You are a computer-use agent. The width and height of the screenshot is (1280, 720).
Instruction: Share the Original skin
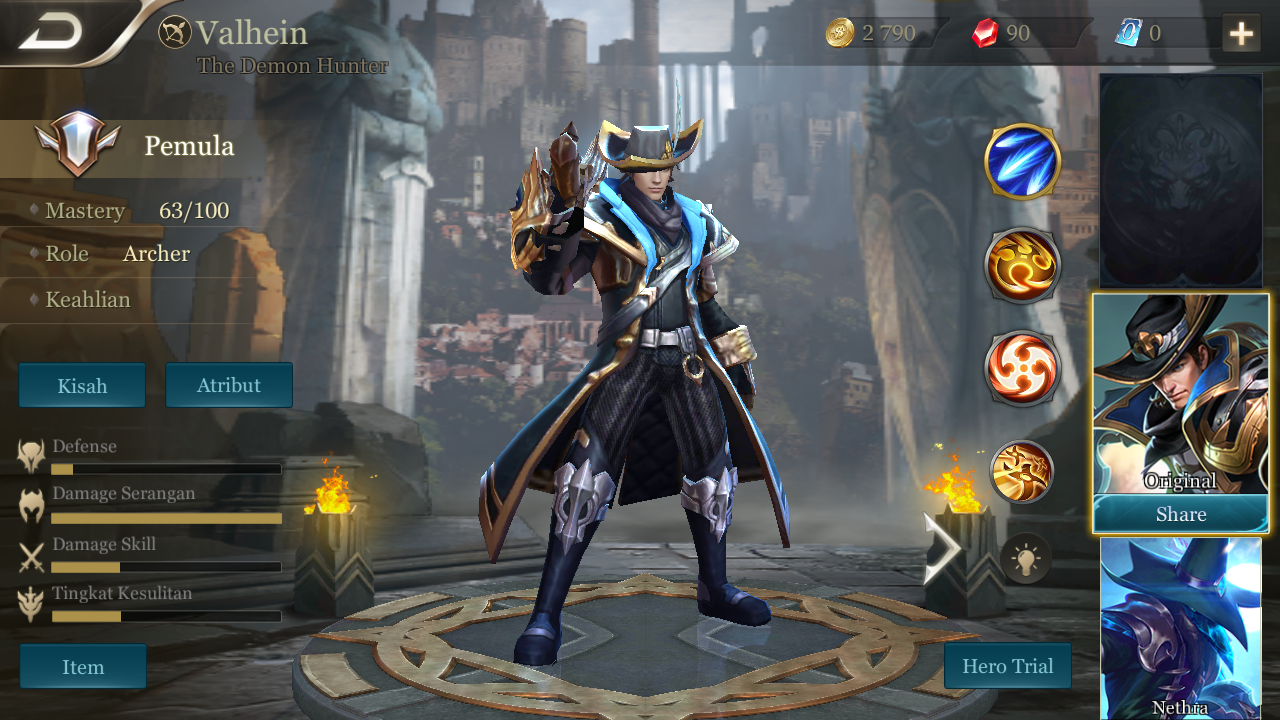pyautogui.click(x=1180, y=514)
